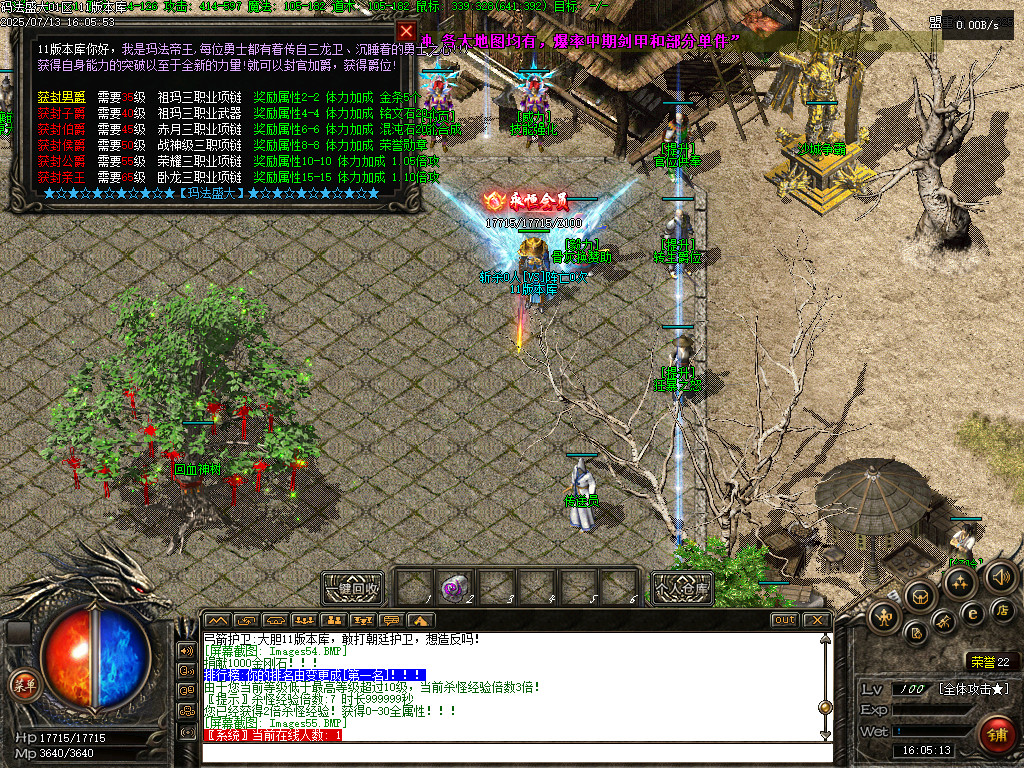Open the bag chest icon
The height and width of the screenshot is (768, 1024).
coord(920,598)
